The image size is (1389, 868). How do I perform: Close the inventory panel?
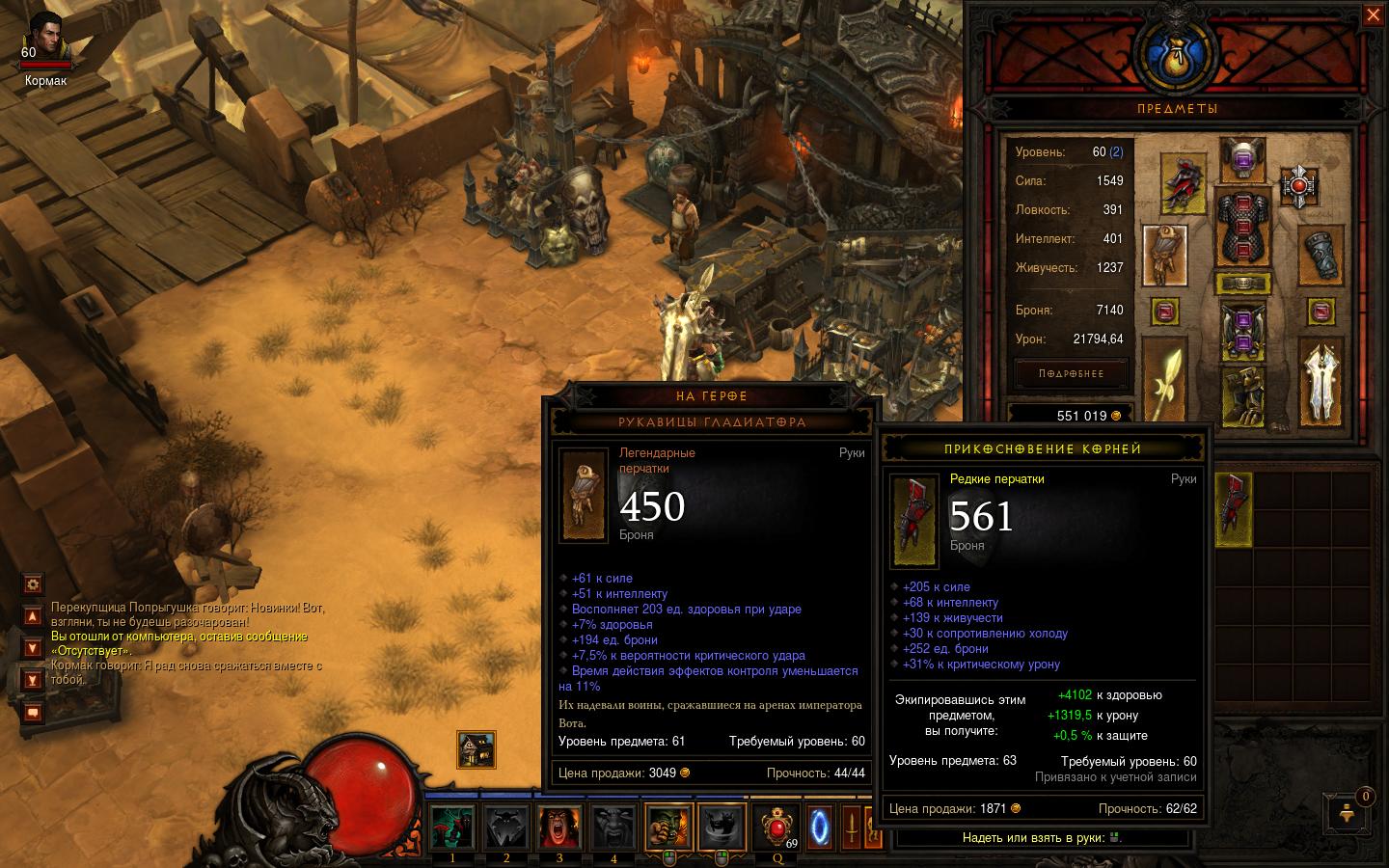[1373, 15]
